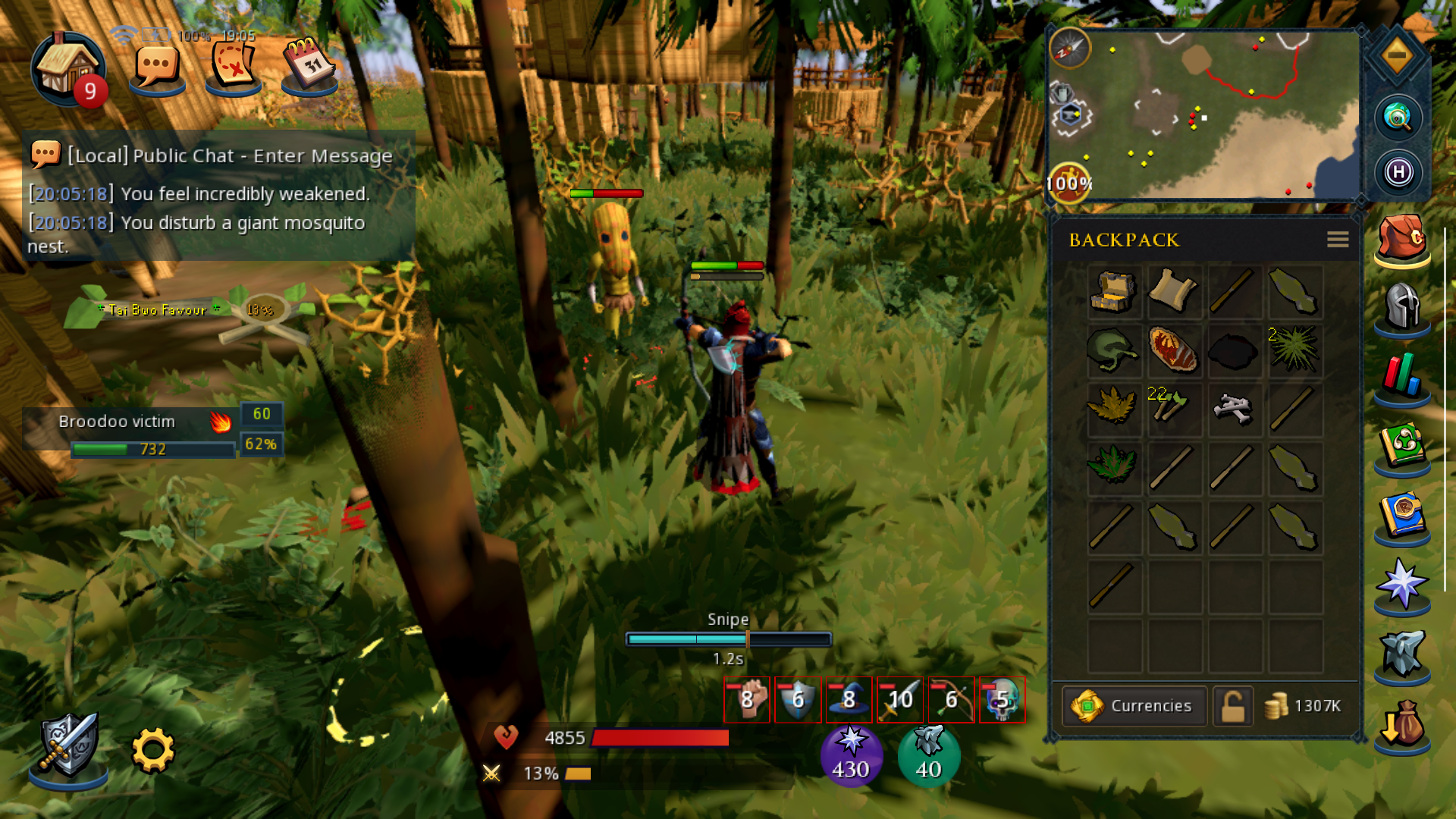The width and height of the screenshot is (1456, 819).
Task: Open the treasure map icon
Action: coord(234,68)
